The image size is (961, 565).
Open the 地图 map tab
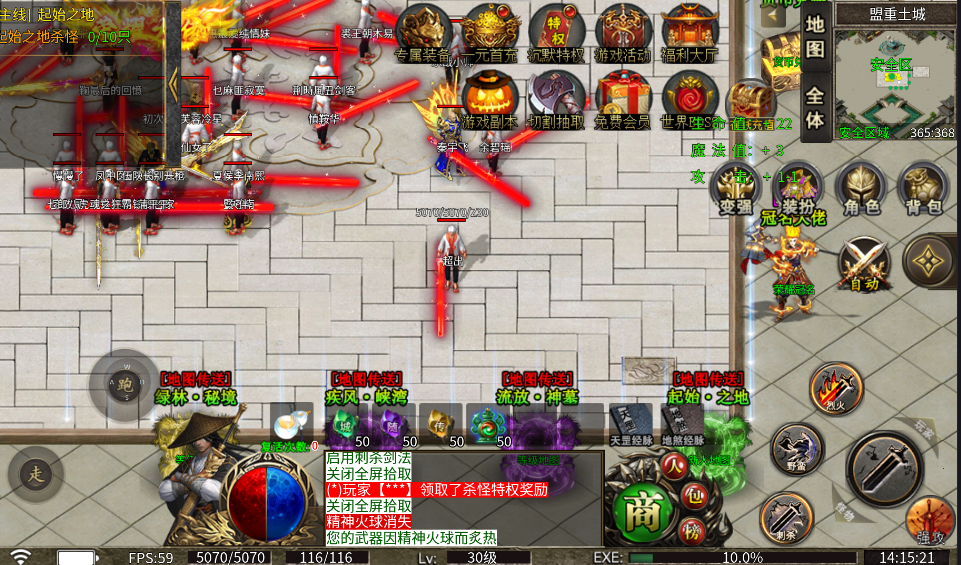[x=815, y=35]
